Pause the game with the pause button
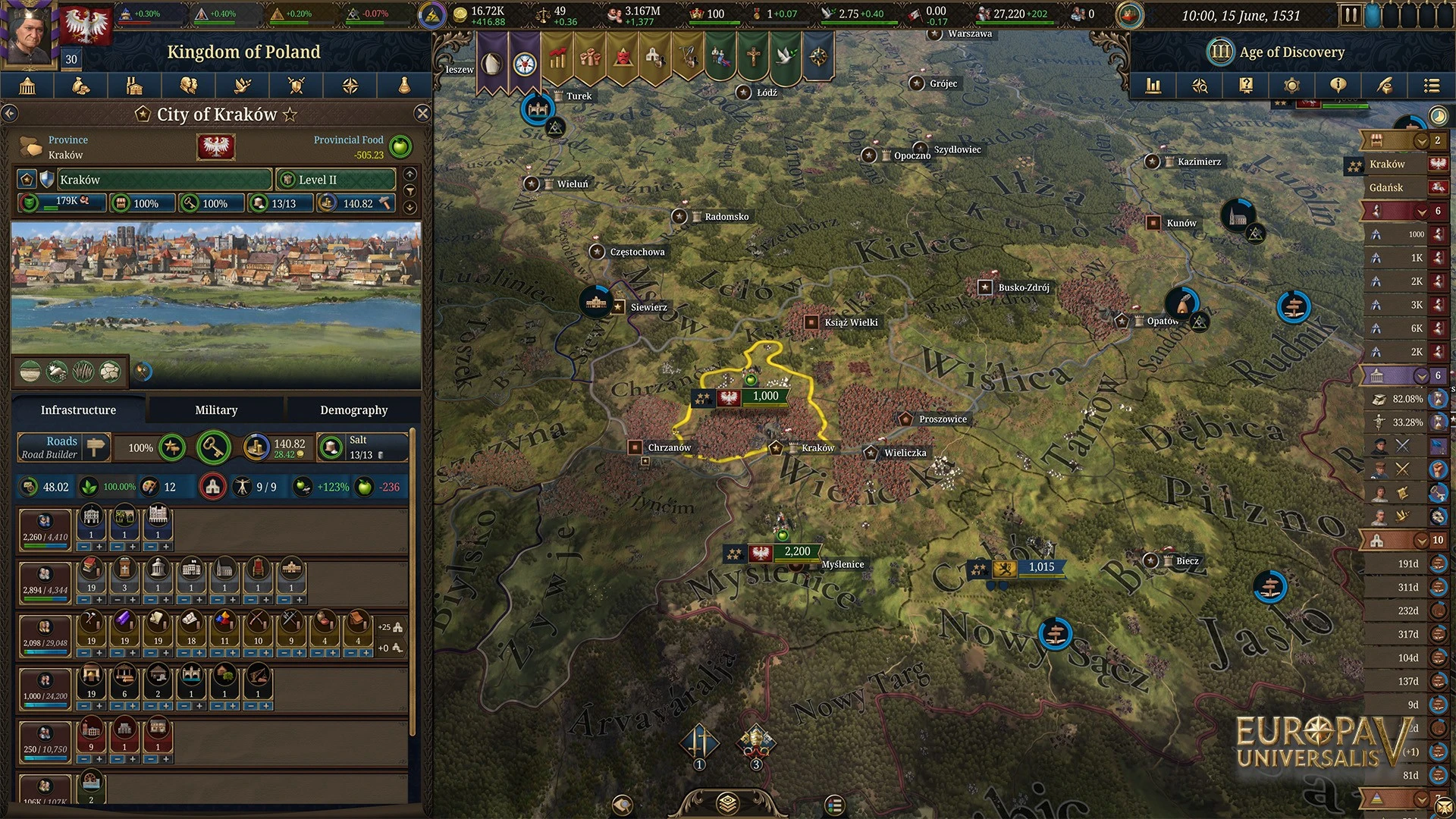 pos(1351,15)
